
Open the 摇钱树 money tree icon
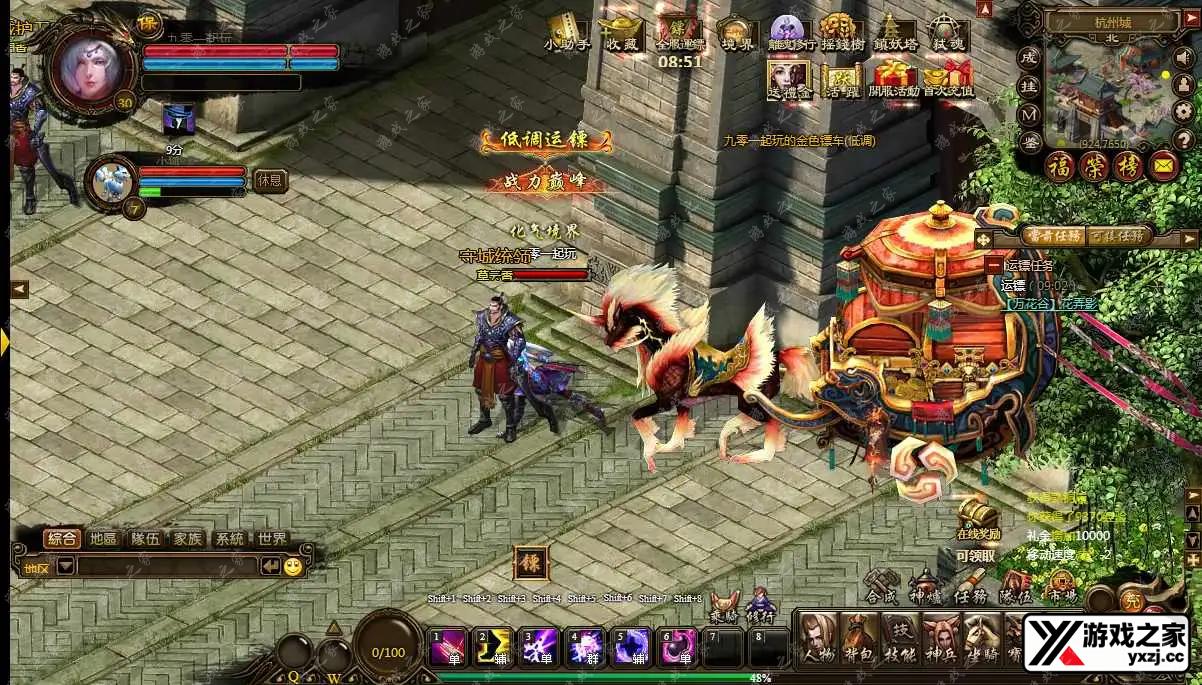(x=841, y=33)
